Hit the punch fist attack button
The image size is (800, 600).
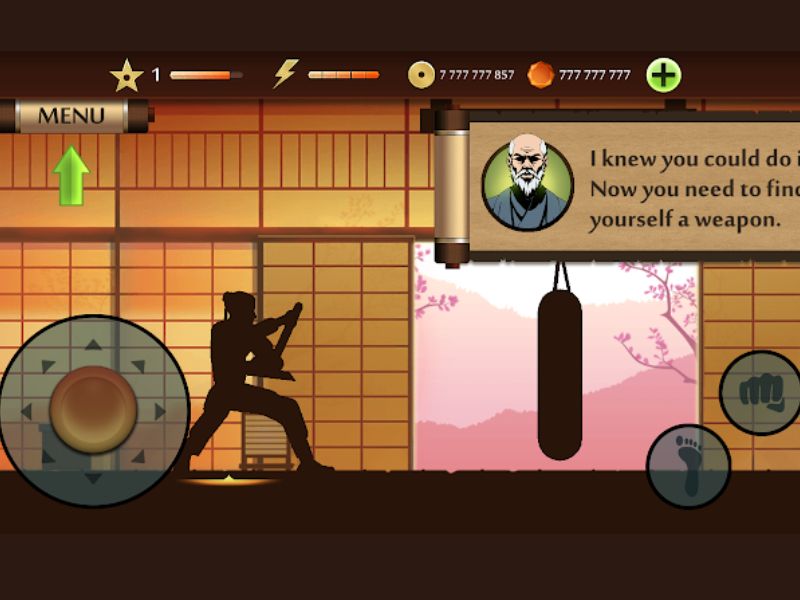759,392
